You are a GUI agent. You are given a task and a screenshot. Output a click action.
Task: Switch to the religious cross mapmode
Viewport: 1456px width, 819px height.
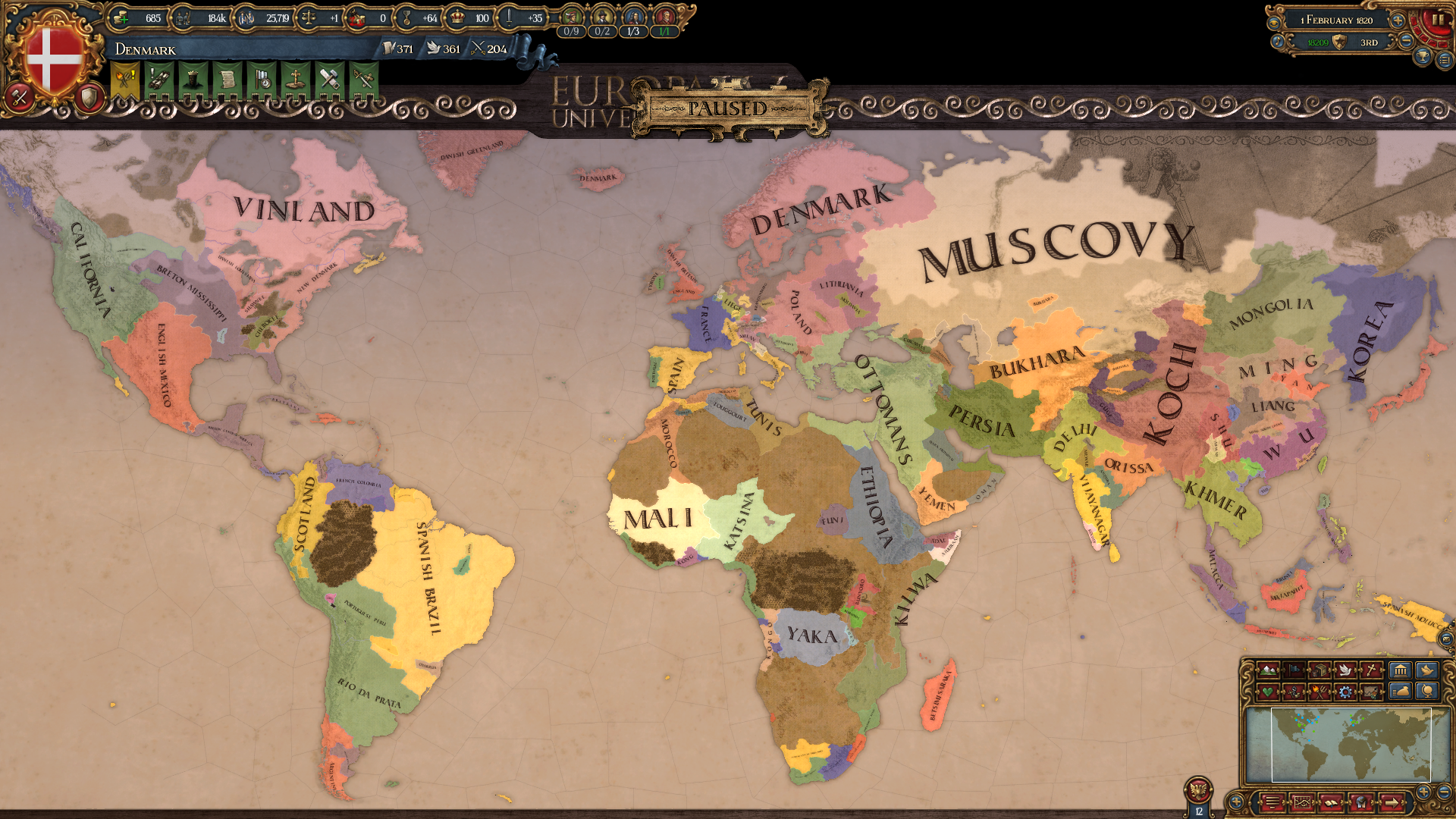(x=1370, y=670)
